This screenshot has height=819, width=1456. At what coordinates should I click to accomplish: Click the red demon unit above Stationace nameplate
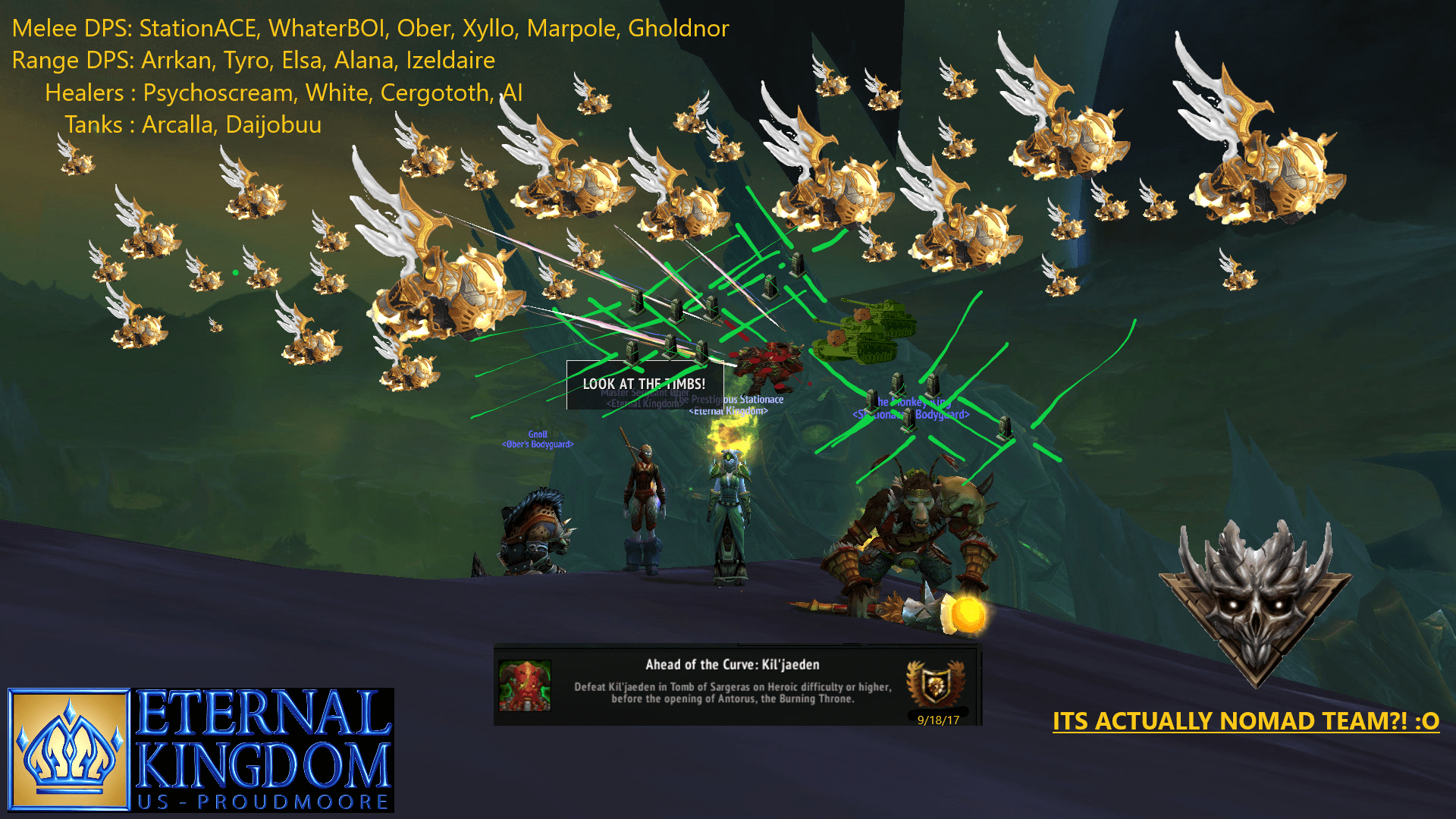(766, 364)
